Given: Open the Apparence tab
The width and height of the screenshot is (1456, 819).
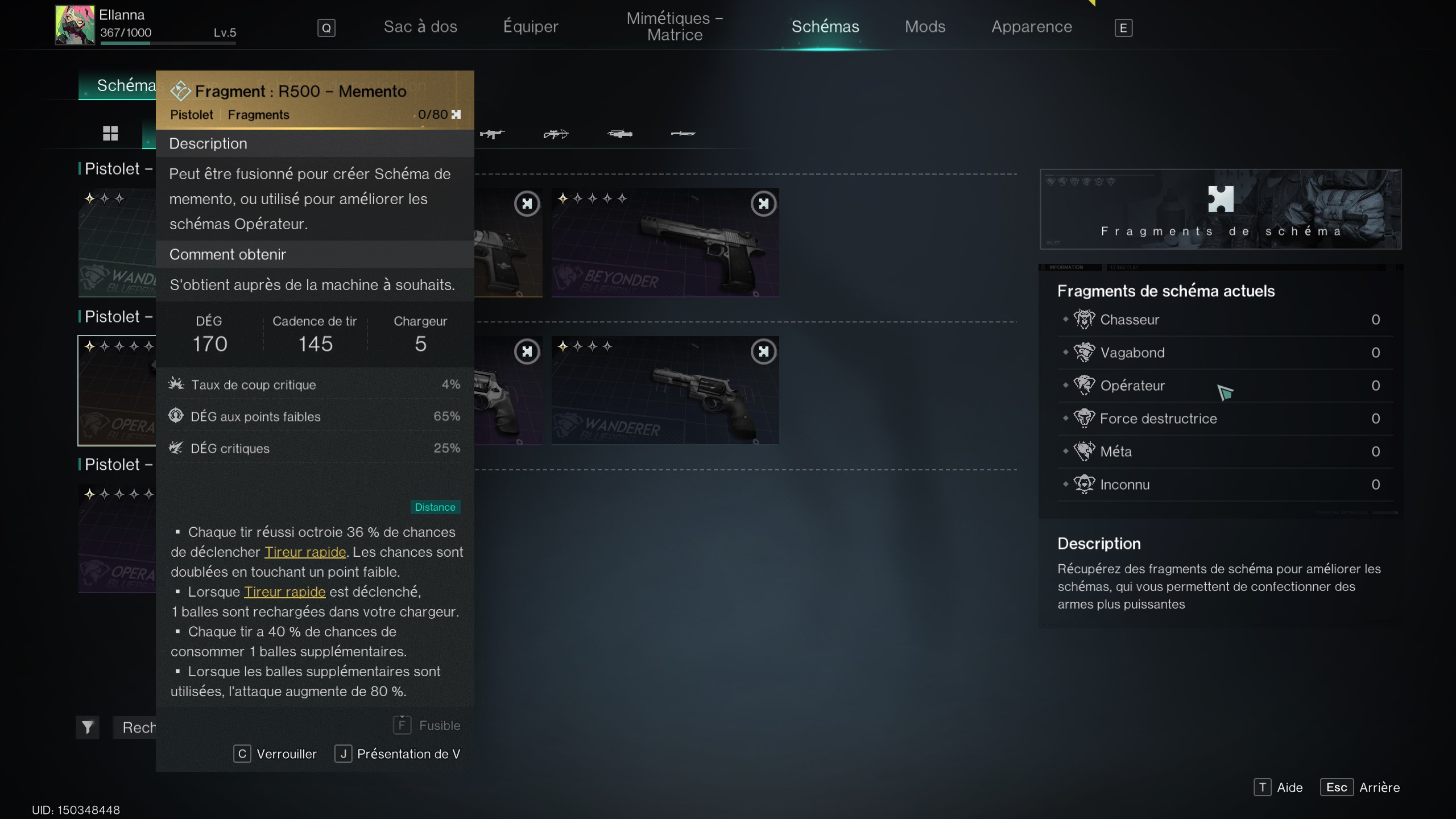Looking at the screenshot, I should (x=1032, y=26).
